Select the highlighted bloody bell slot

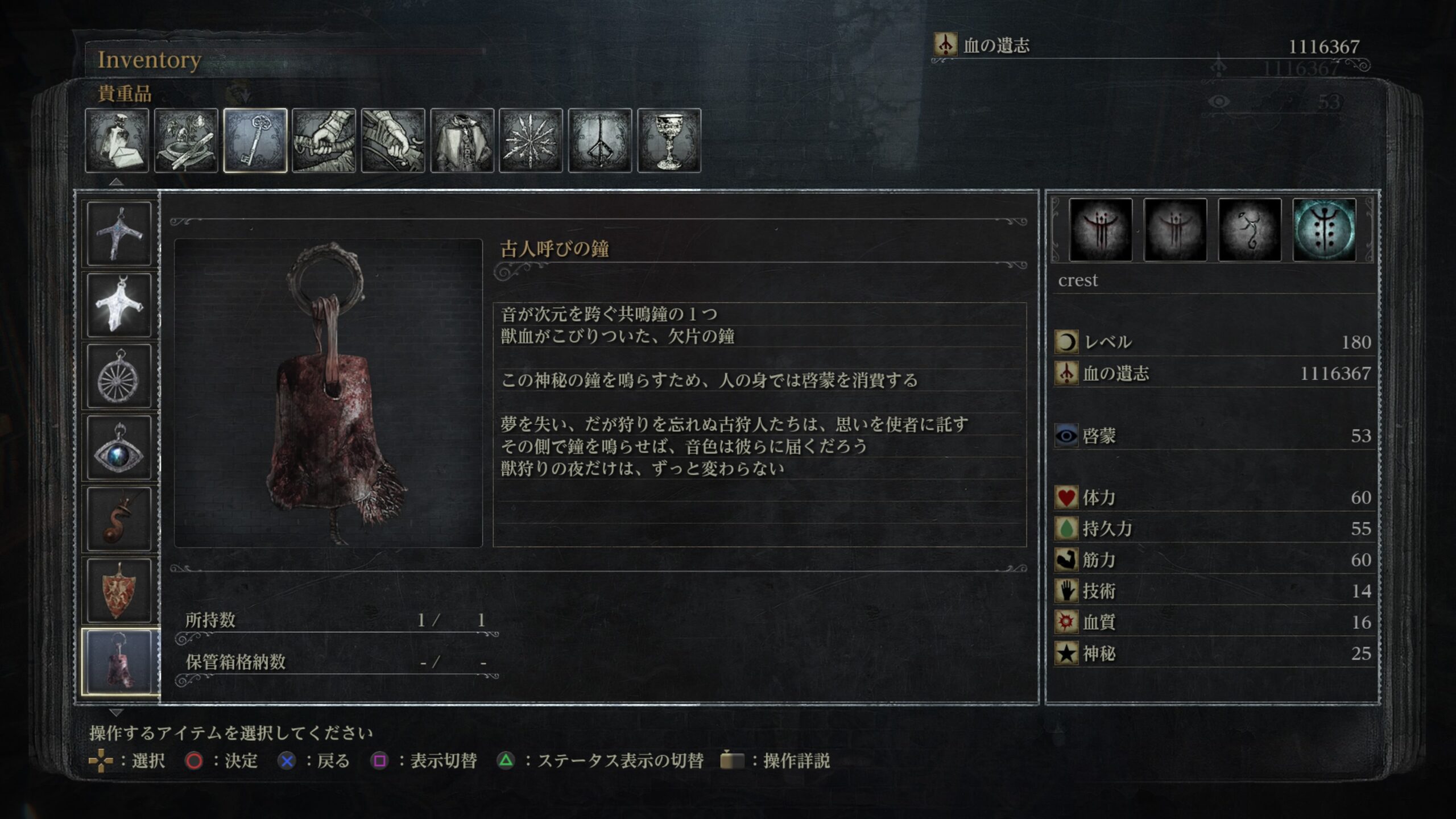click(x=119, y=662)
